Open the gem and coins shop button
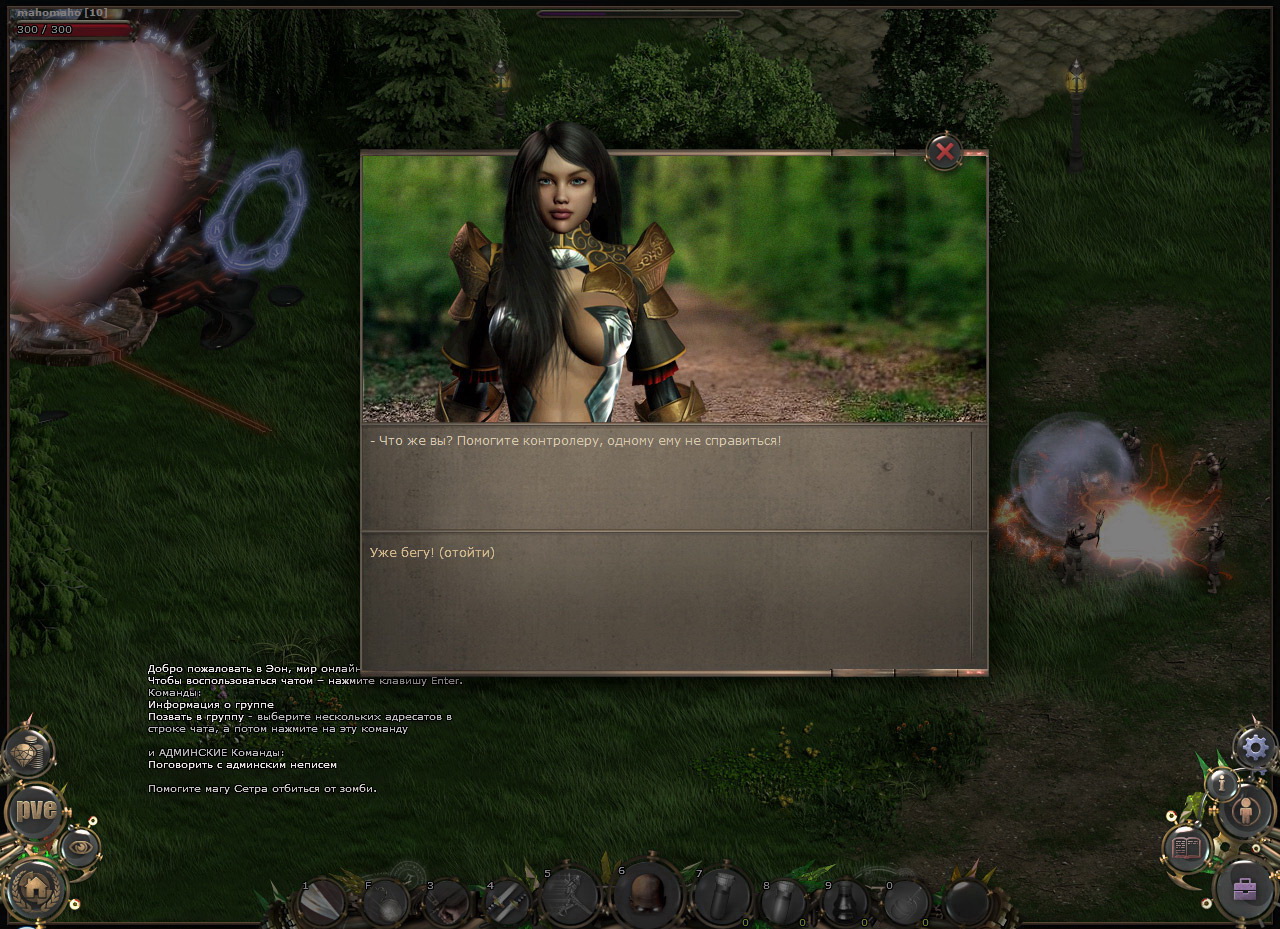 tap(28, 752)
